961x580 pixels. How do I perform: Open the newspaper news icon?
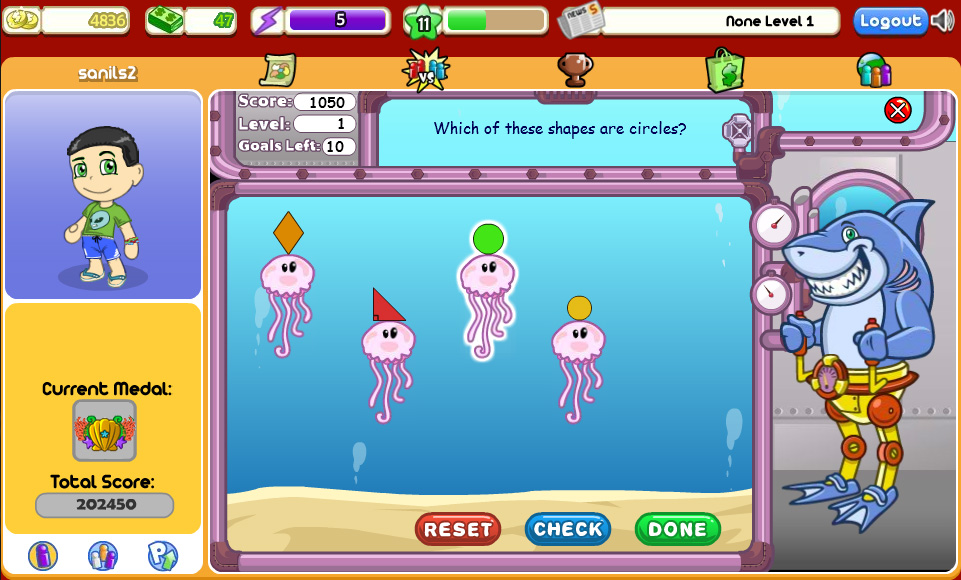point(580,20)
